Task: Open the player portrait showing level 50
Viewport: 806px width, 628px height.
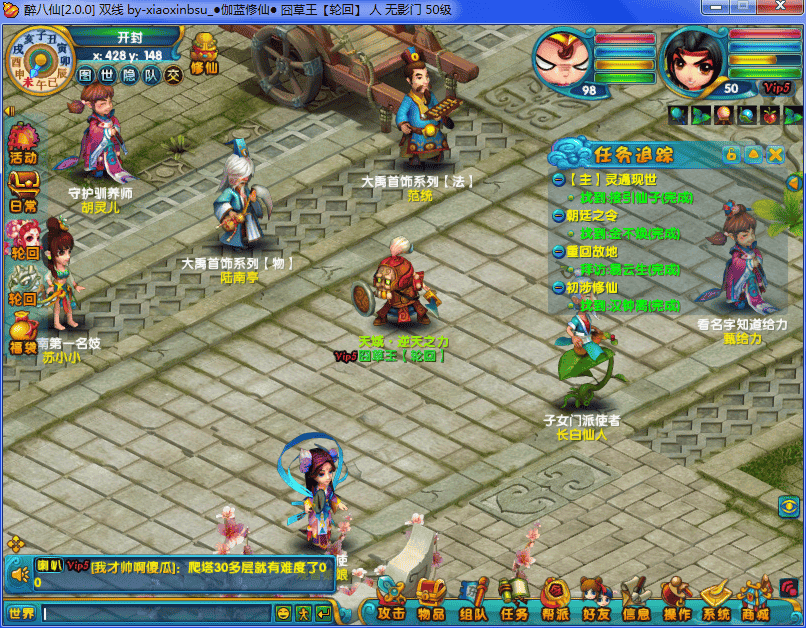Action: [693, 59]
